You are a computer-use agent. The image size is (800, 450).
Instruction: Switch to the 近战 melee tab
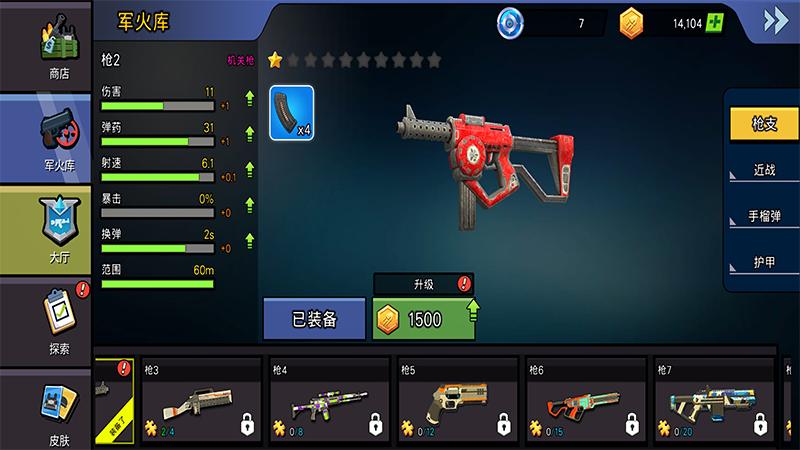(x=764, y=170)
